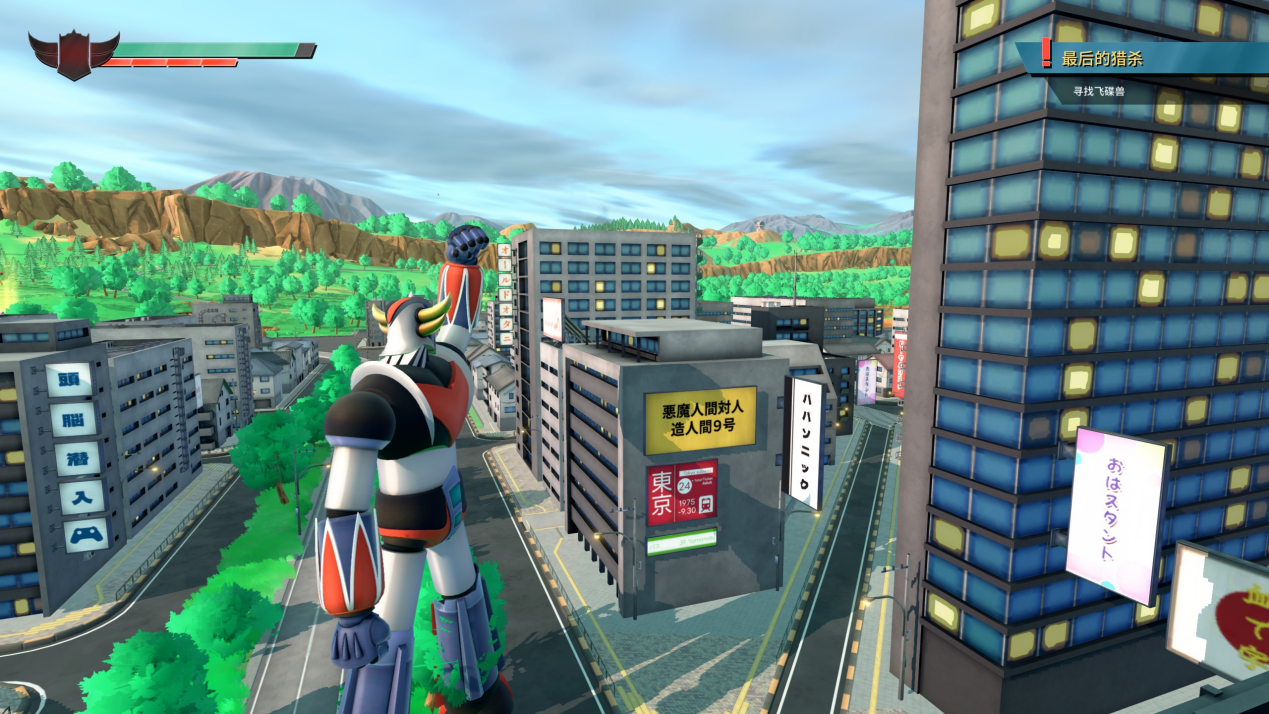
Task: Open the 最后的猎杀 quest tracker
Action: [1102, 59]
